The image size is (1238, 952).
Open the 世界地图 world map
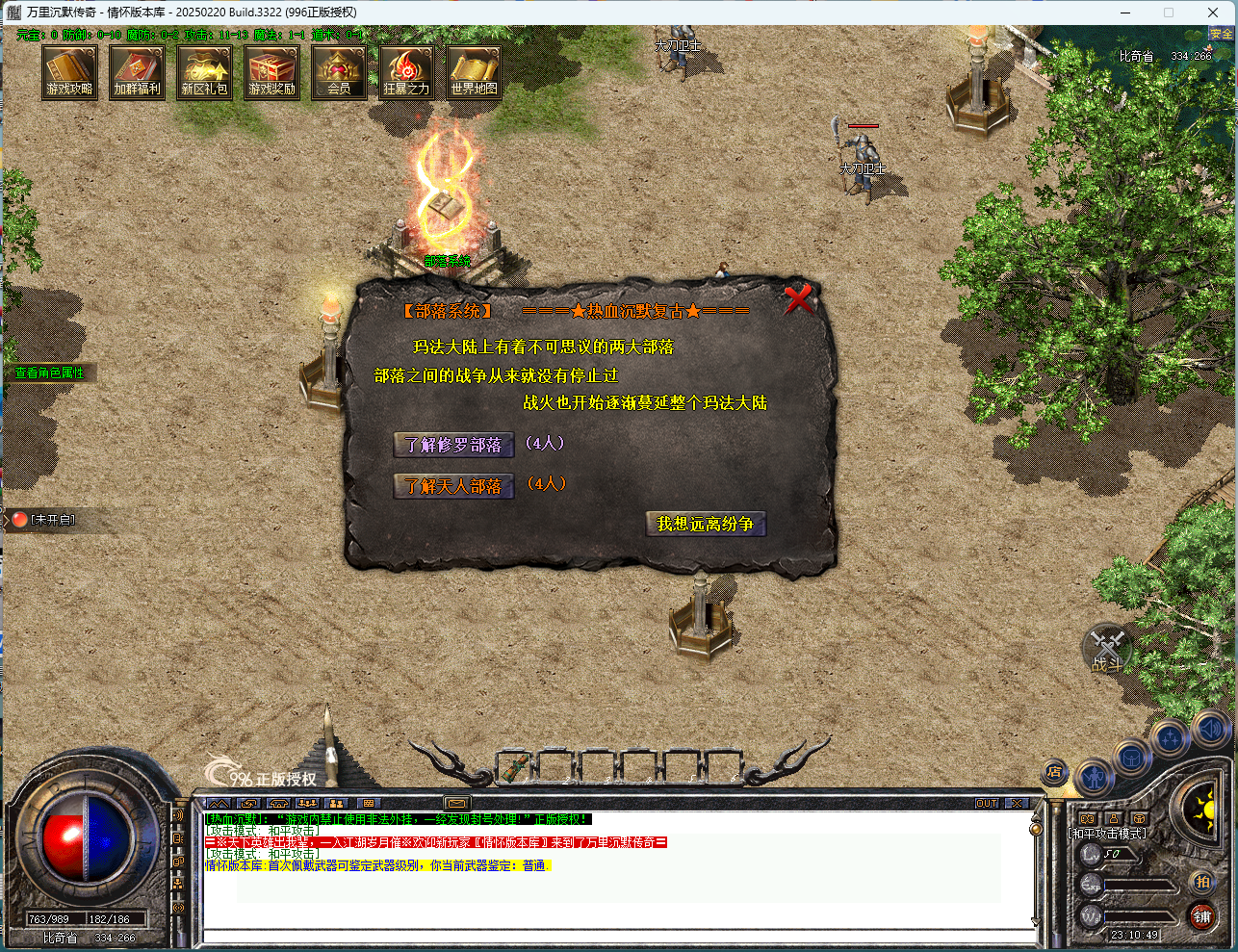(x=474, y=72)
